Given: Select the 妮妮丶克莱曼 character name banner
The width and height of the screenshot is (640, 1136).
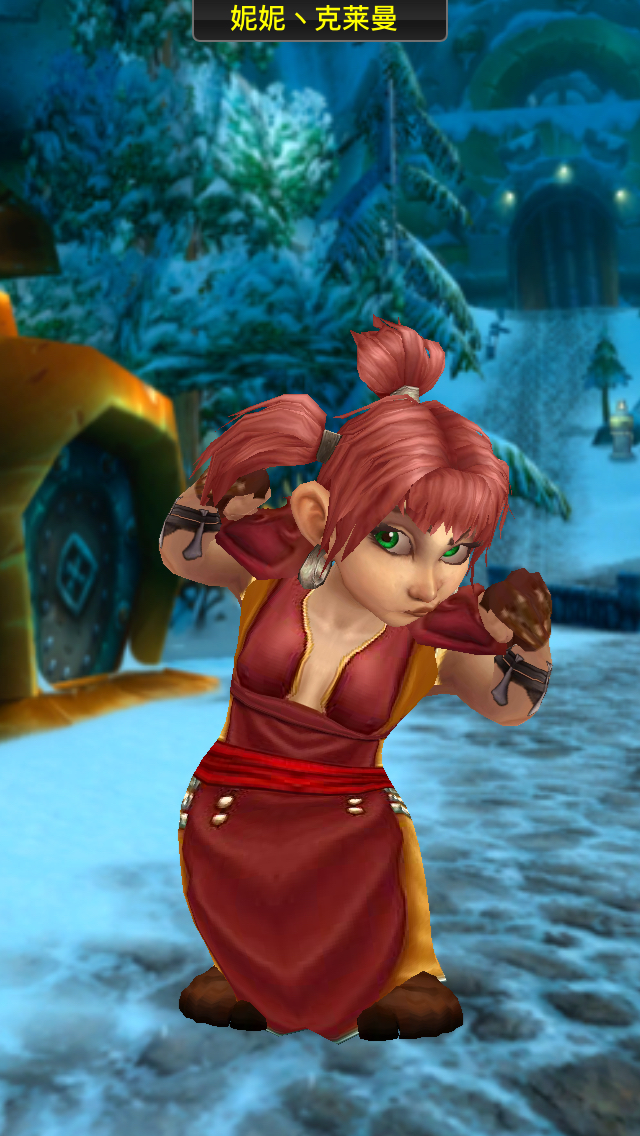Looking at the screenshot, I should (x=319, y=19).
